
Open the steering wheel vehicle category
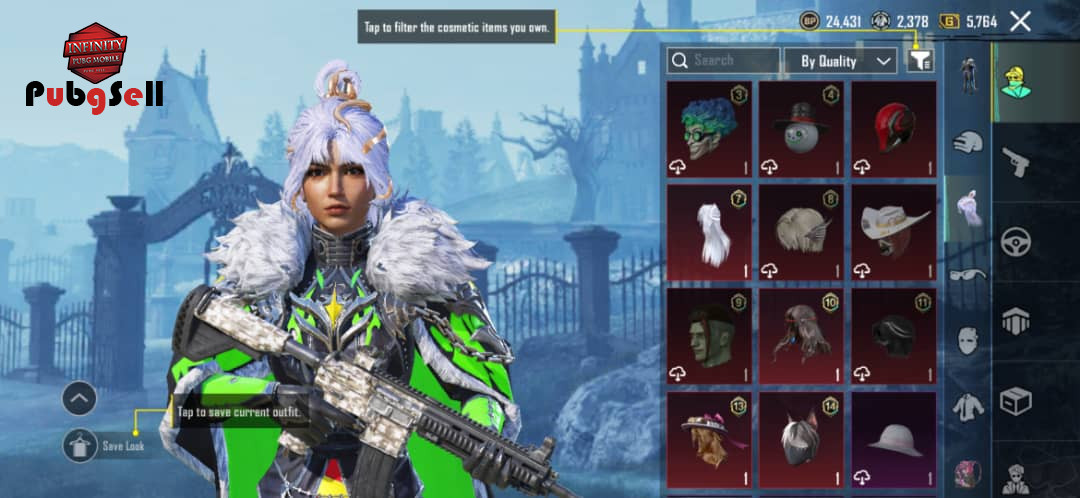click(1016, 241)
